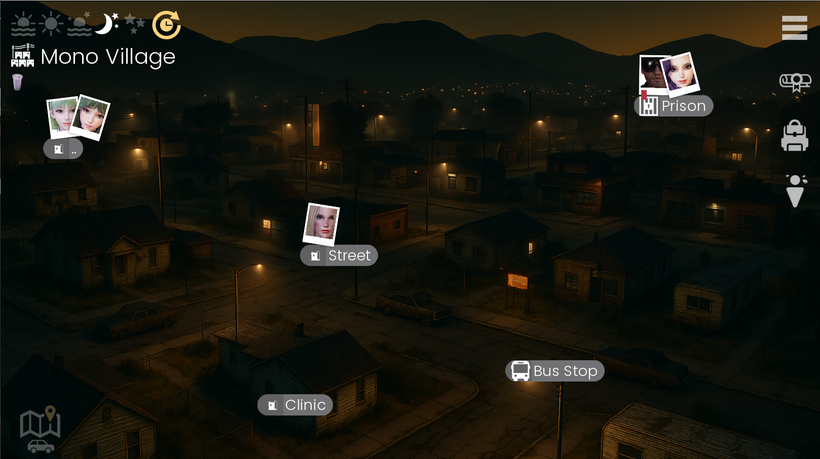Click the drink cup status icon
Screen dimensions: 820x459
(x=17, y=81)
